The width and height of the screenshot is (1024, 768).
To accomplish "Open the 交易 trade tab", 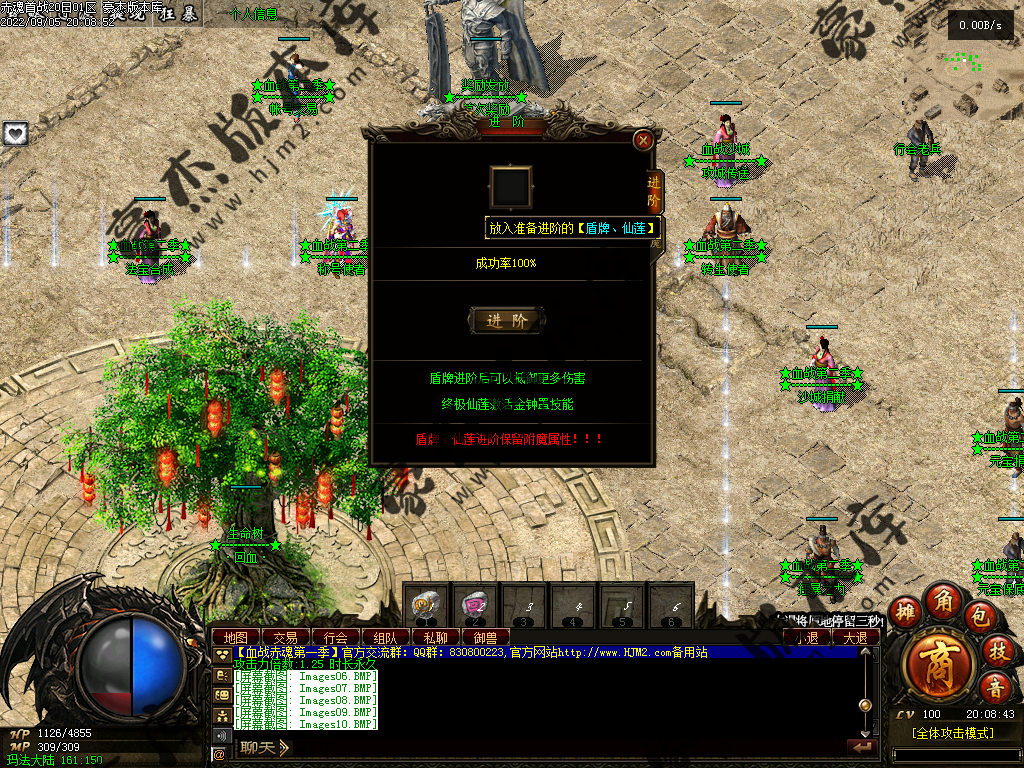I will (x=286, y=637).
